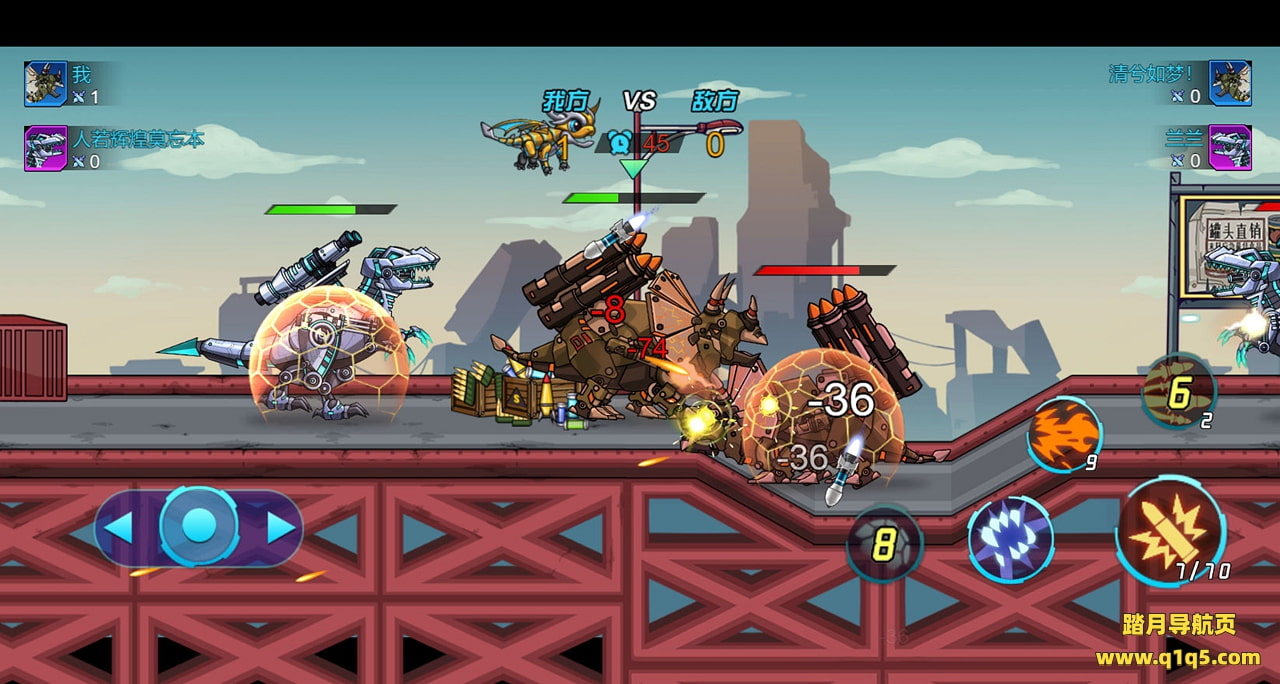Tap the round joystick center knob
This screenshot has height=684, width=1280.
tap(199, 526)
